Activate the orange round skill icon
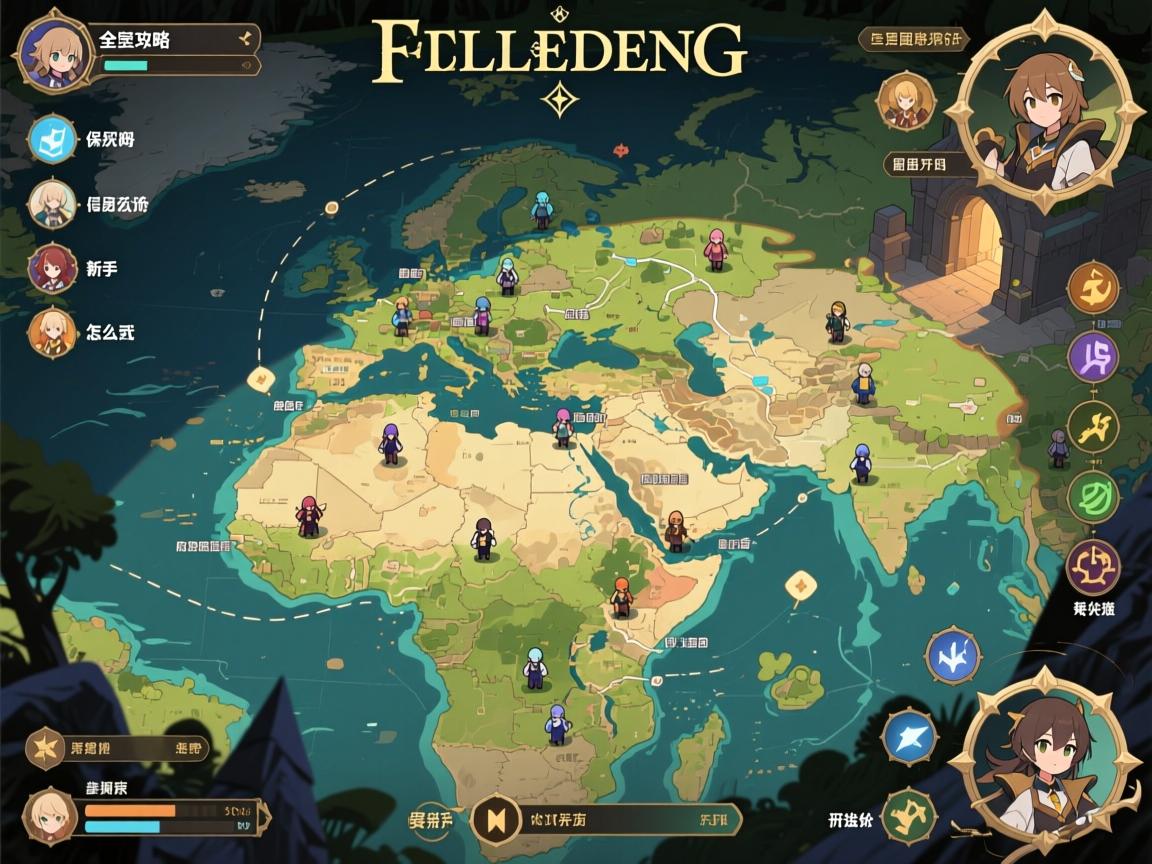Screen dimensions: 1152x864 (1093, 289)
